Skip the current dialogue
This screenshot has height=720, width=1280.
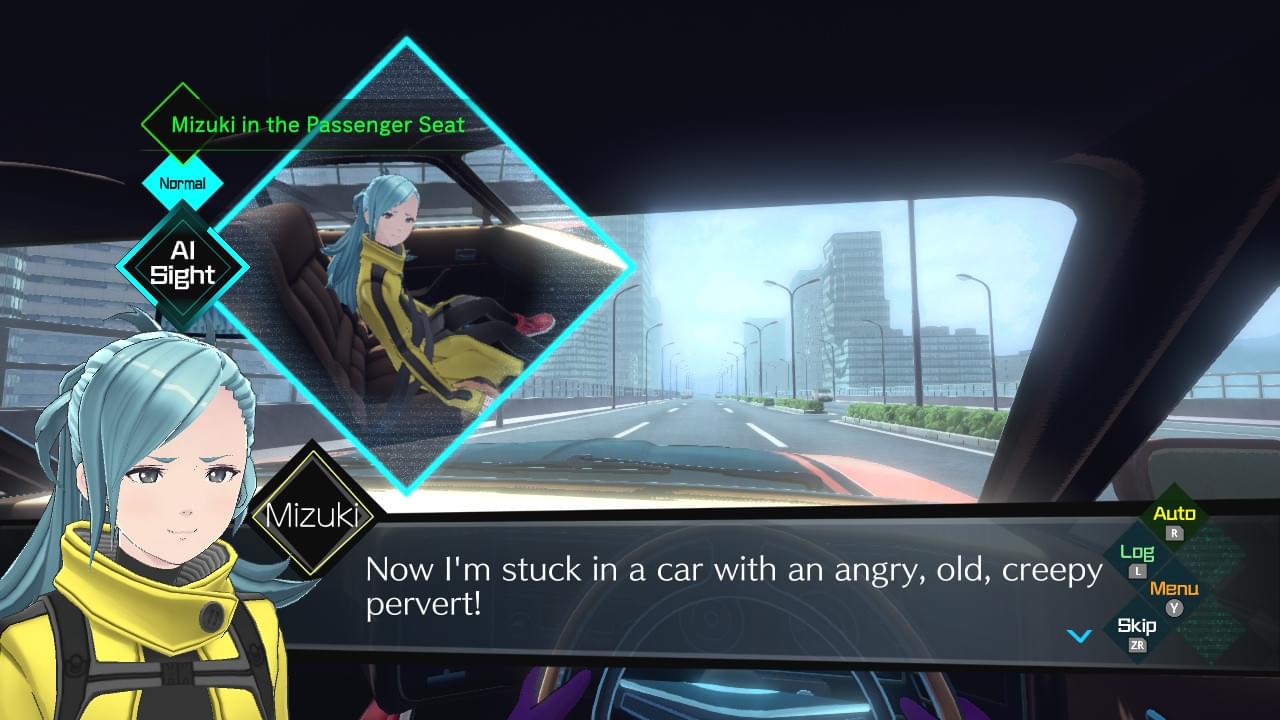point(1137,628)
